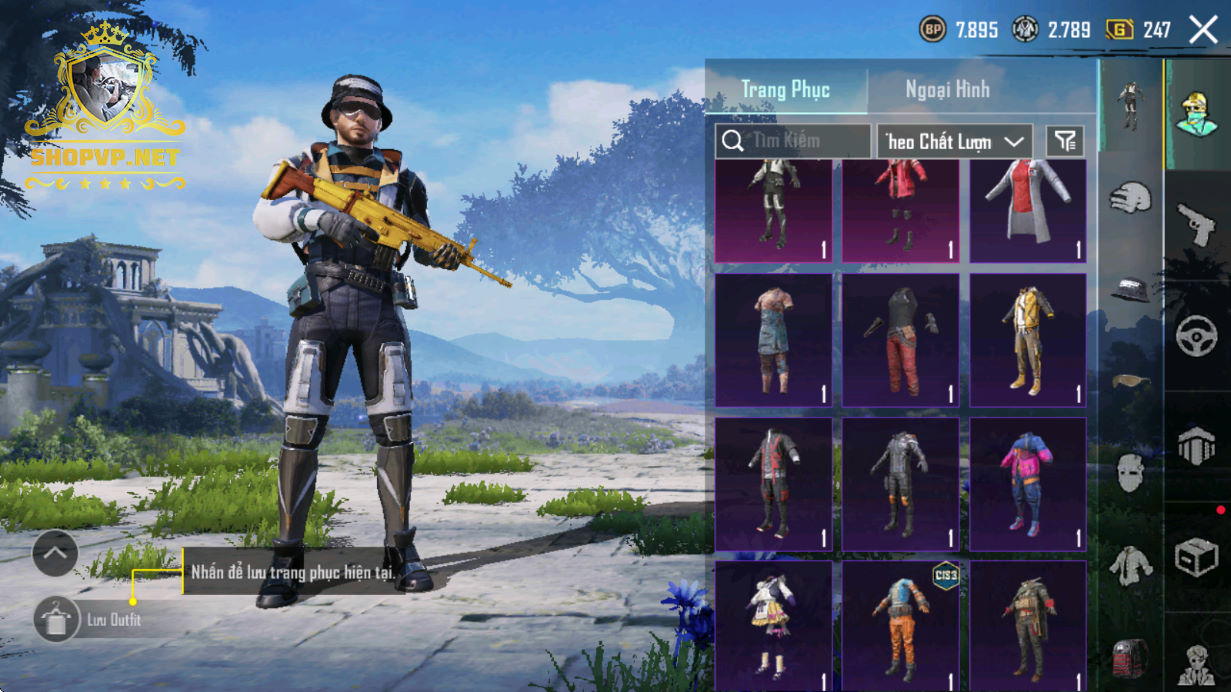Viewport: 1231px width, 692px height.
Task: Close the inventory with the X button
Action: click(1203, 30)
